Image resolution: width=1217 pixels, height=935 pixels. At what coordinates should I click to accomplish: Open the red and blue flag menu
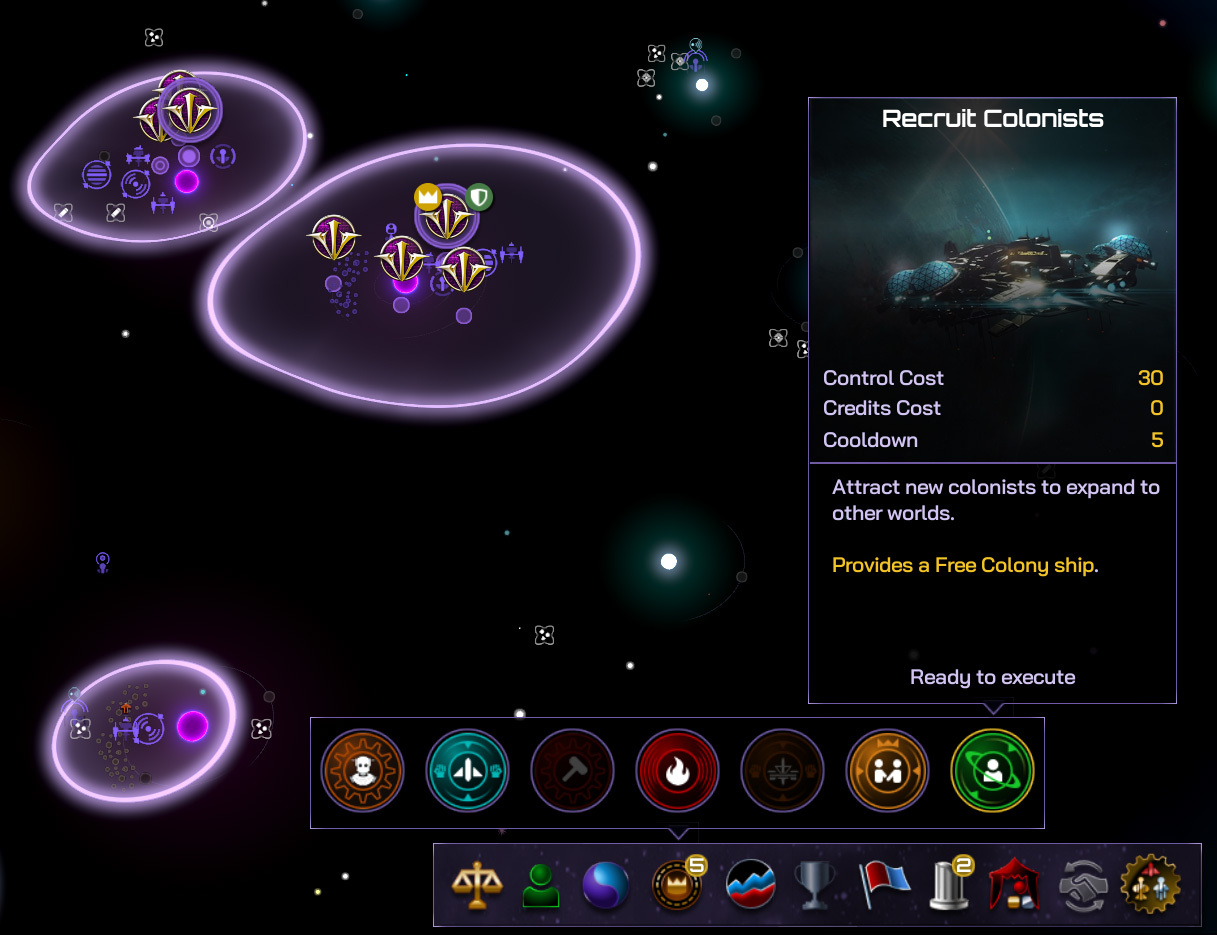(883, 885)
